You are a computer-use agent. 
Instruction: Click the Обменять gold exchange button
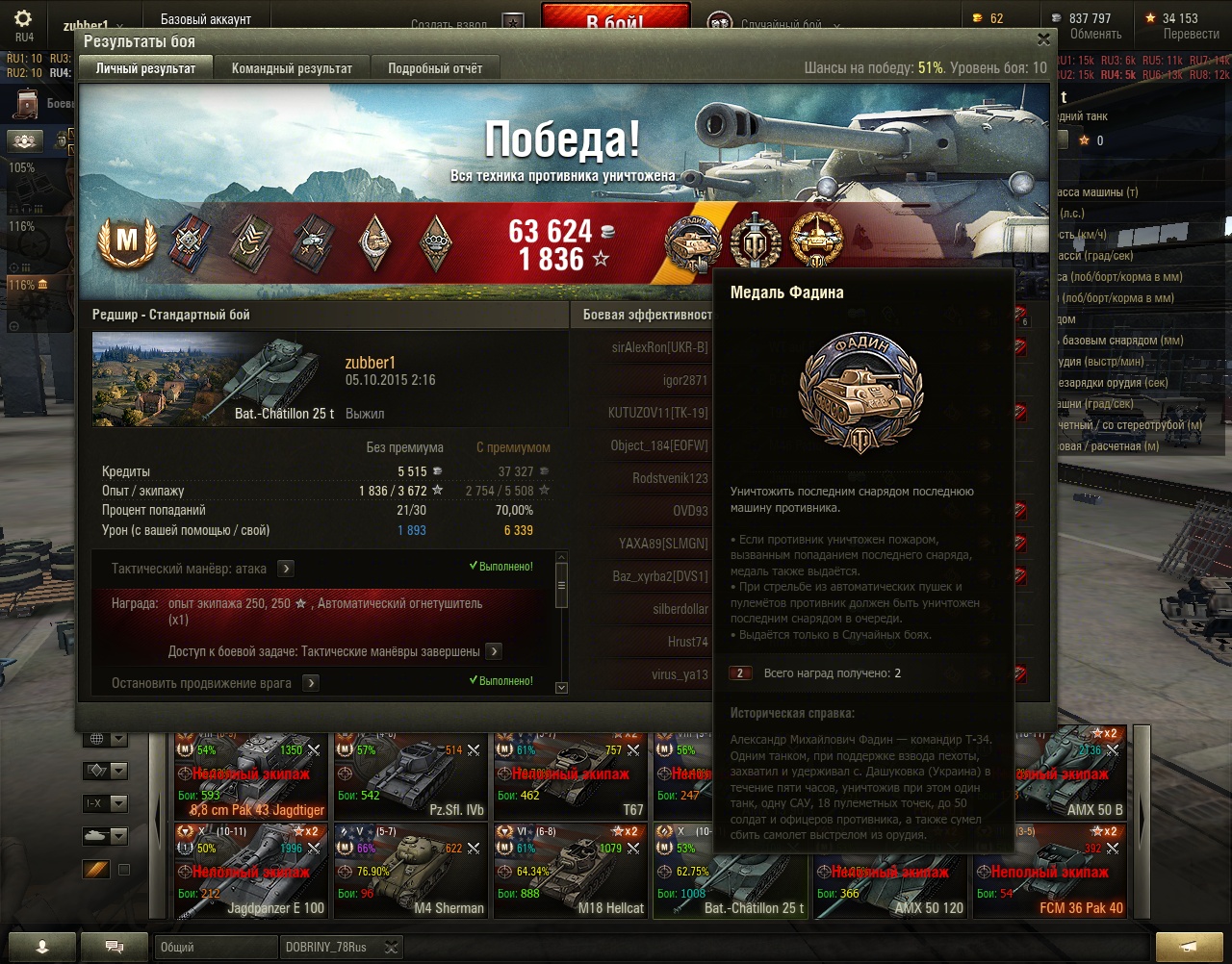(1095, 34)
